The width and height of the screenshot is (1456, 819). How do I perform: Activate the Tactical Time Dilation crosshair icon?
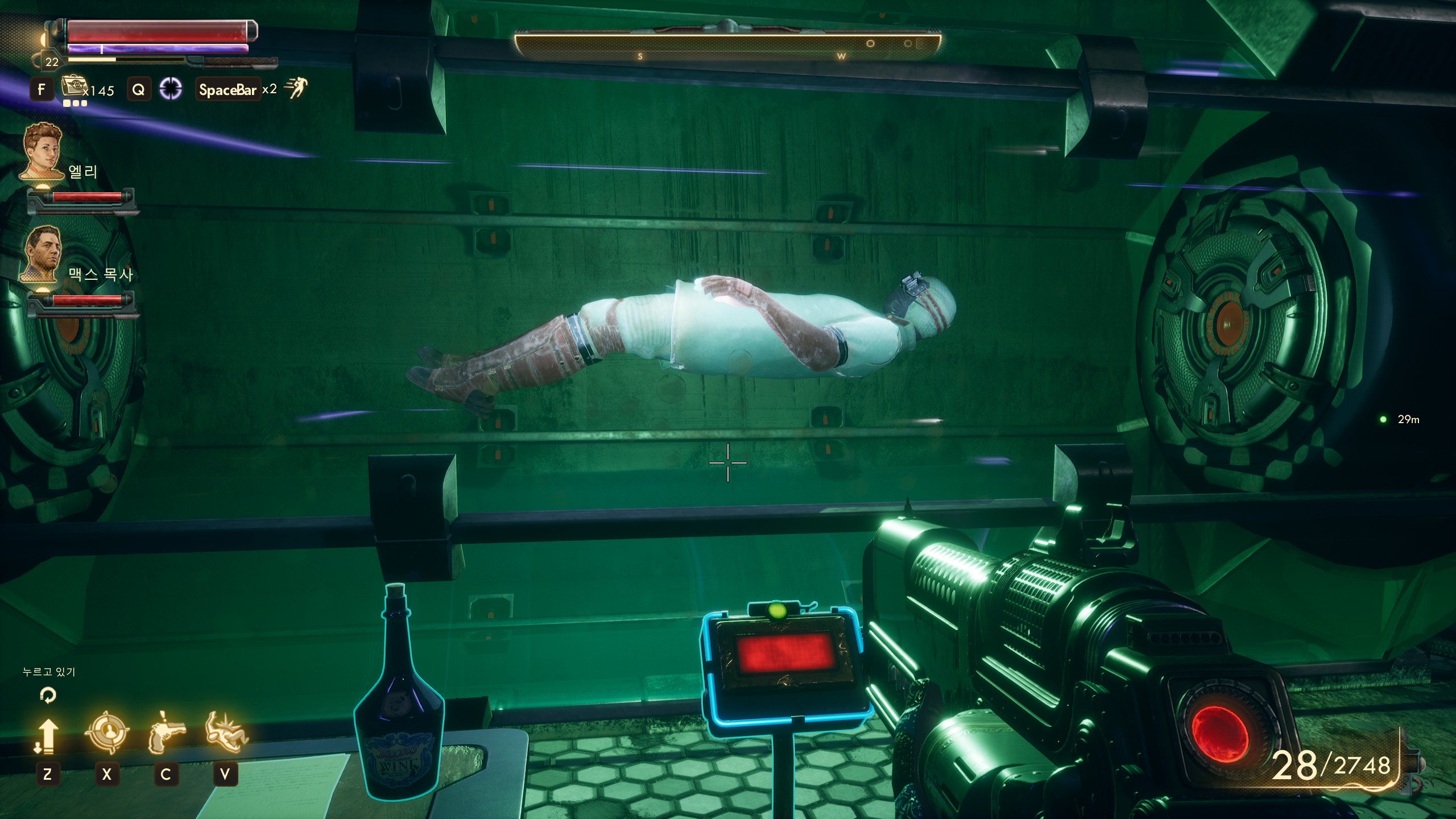point(170,89)
